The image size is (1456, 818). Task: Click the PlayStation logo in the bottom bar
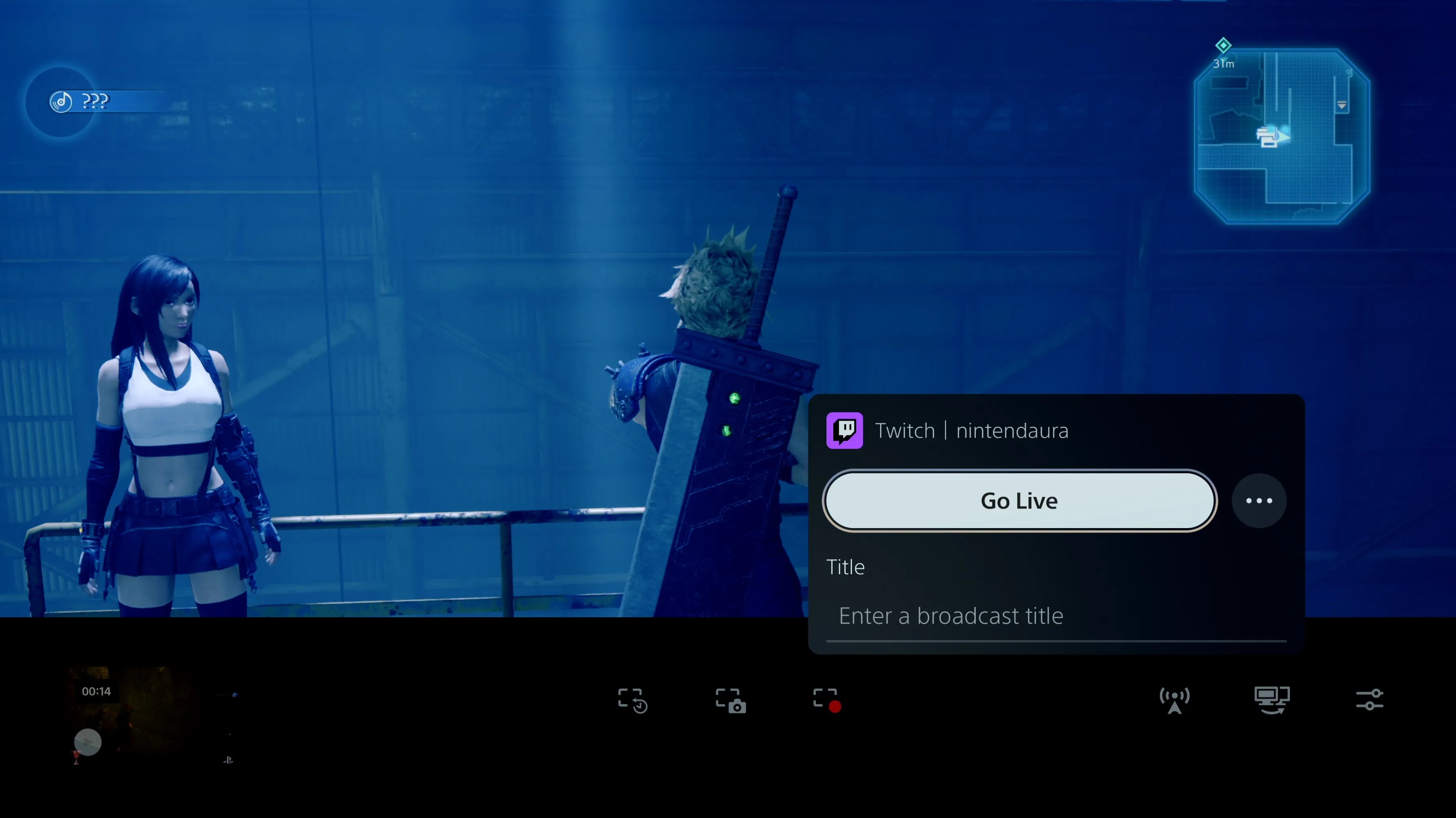[x=228, y=760]
